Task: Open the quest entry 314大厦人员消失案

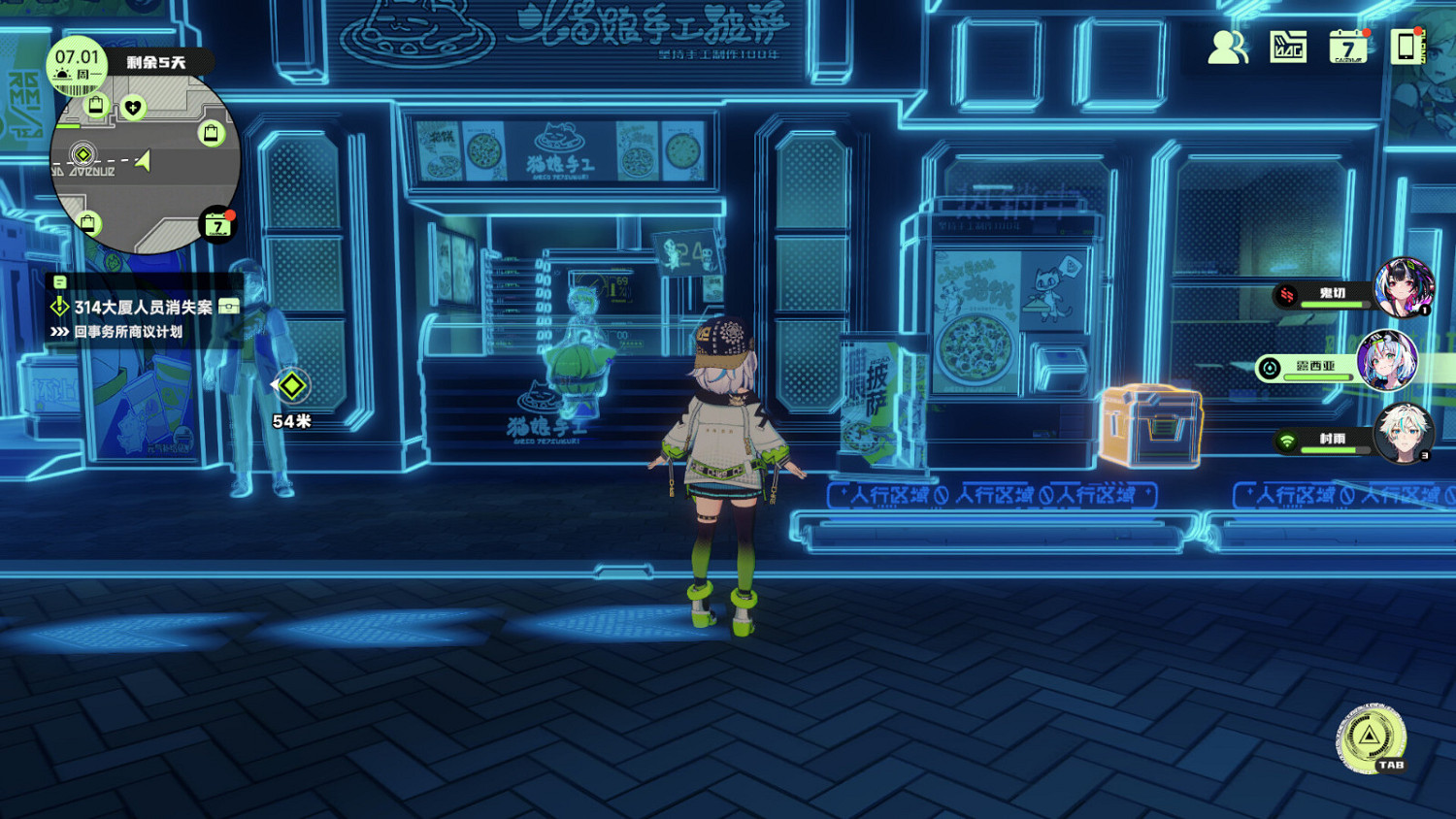Action: pyautogui.click(x=144, y=307)
